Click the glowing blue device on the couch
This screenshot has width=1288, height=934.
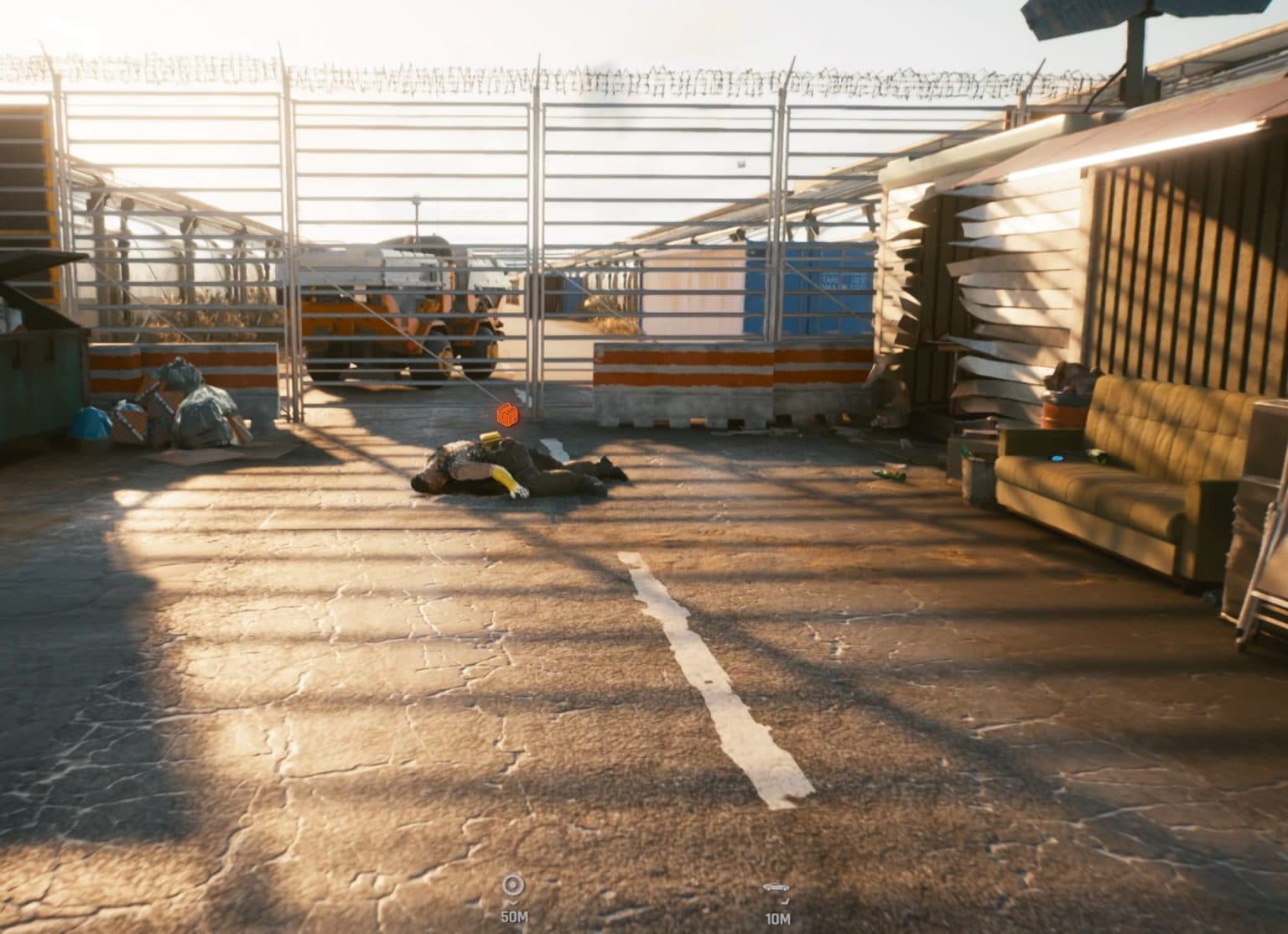pyautogui.click(x=1057, y=459)
